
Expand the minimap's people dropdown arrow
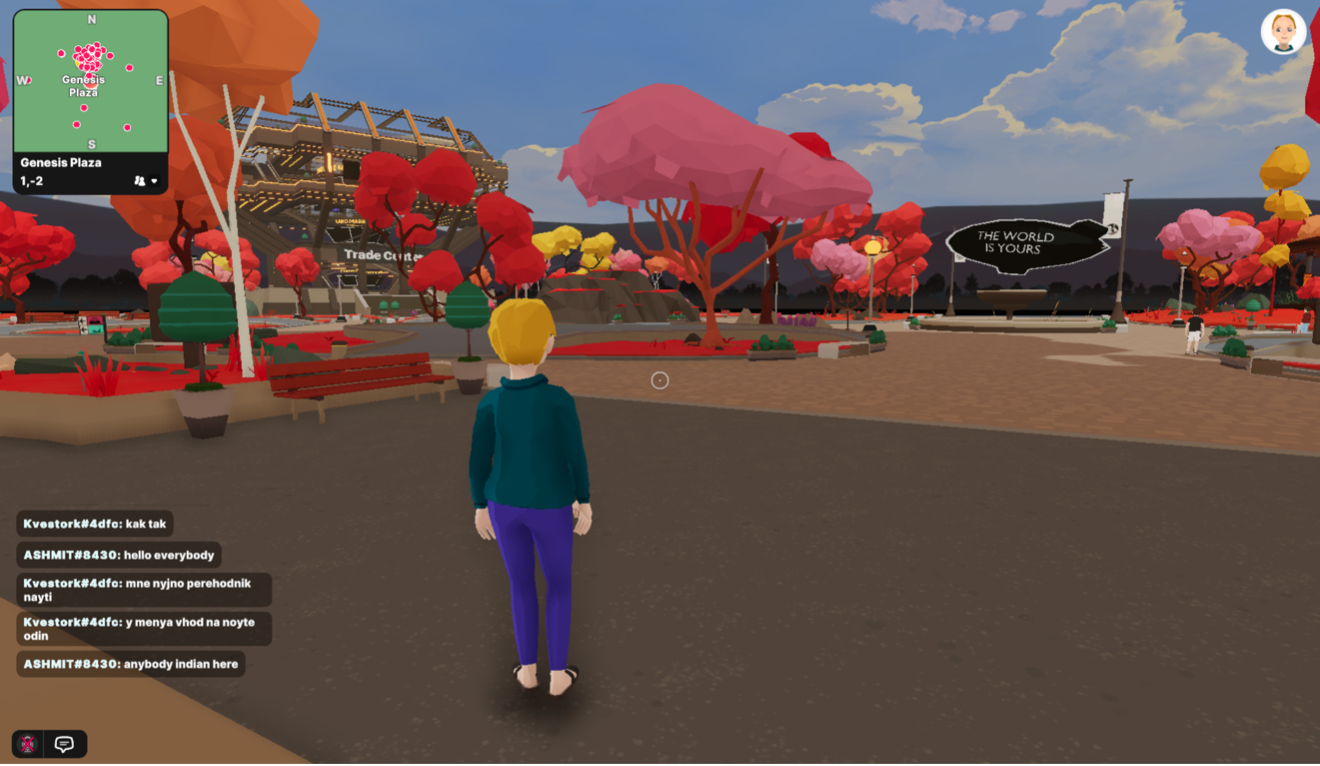coord(154,181)
